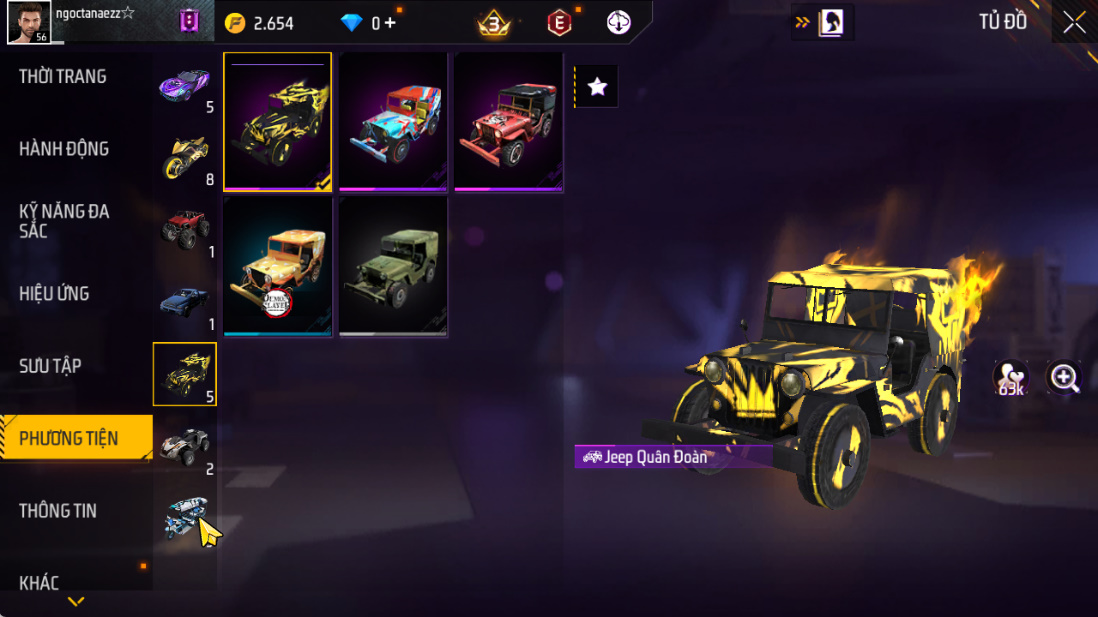Viewport: 1098px width, 617px height.
Task: Close the Tủ Đồ screen
Action: pos(1074,22)
